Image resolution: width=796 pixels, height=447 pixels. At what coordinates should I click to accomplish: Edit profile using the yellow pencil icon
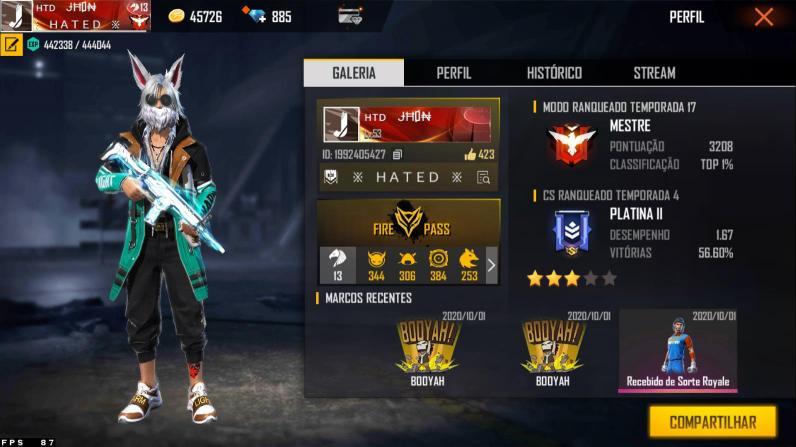click(x=12, y=44)
